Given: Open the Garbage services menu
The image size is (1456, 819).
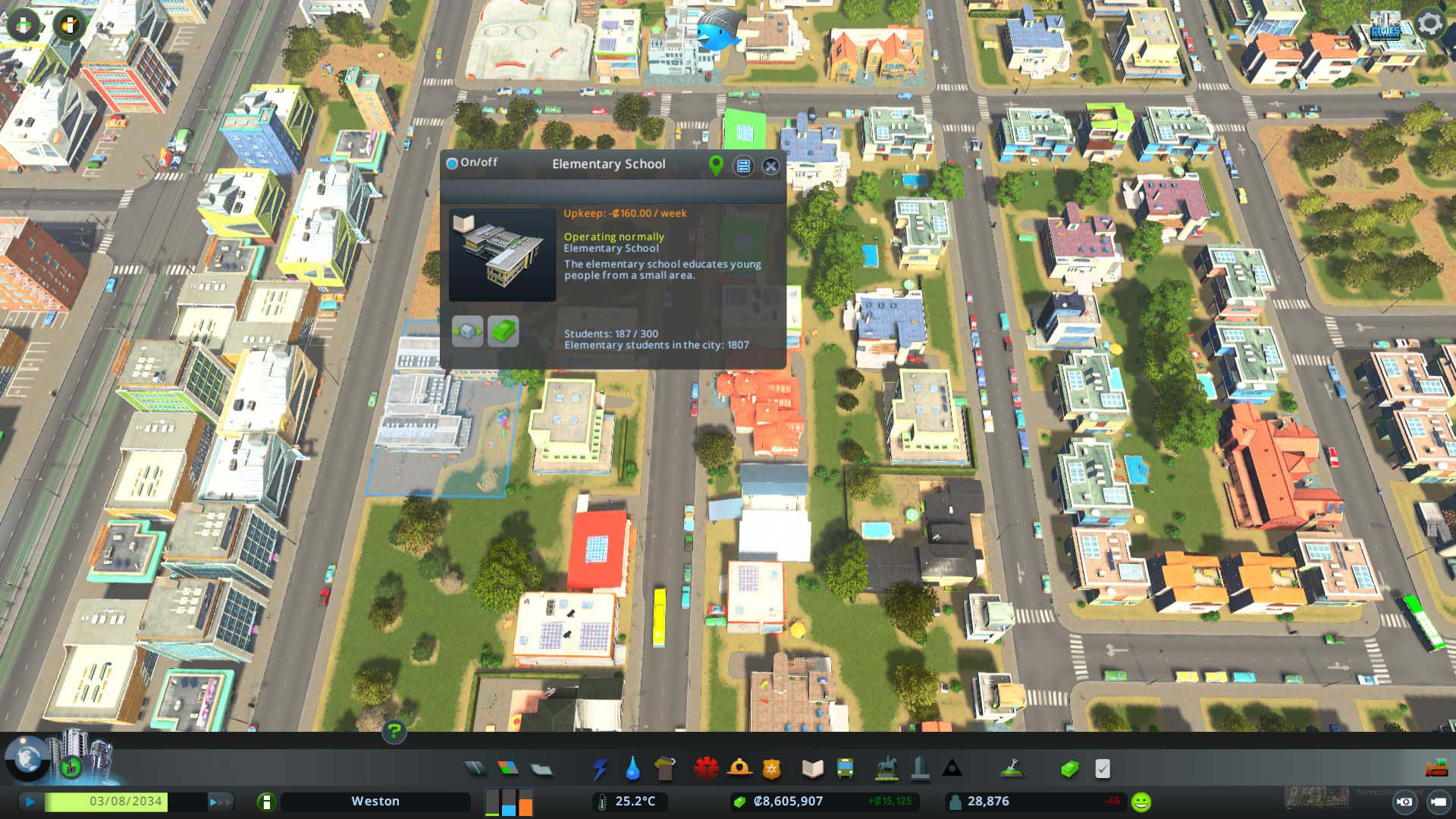Looking at the screenshot, I should pos(665,769).
